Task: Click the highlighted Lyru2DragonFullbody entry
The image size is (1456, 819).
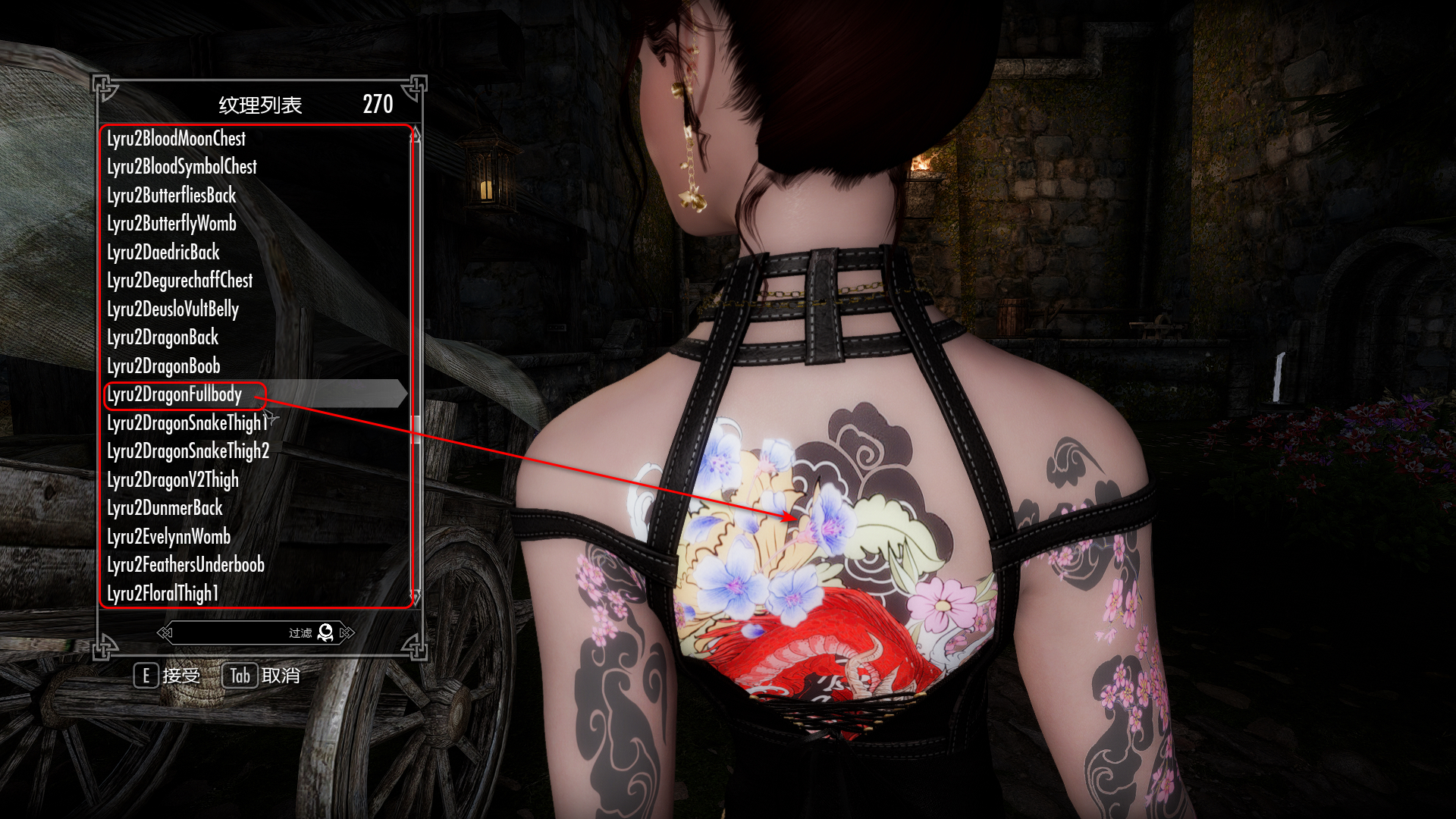Action: tap(174, 394)
